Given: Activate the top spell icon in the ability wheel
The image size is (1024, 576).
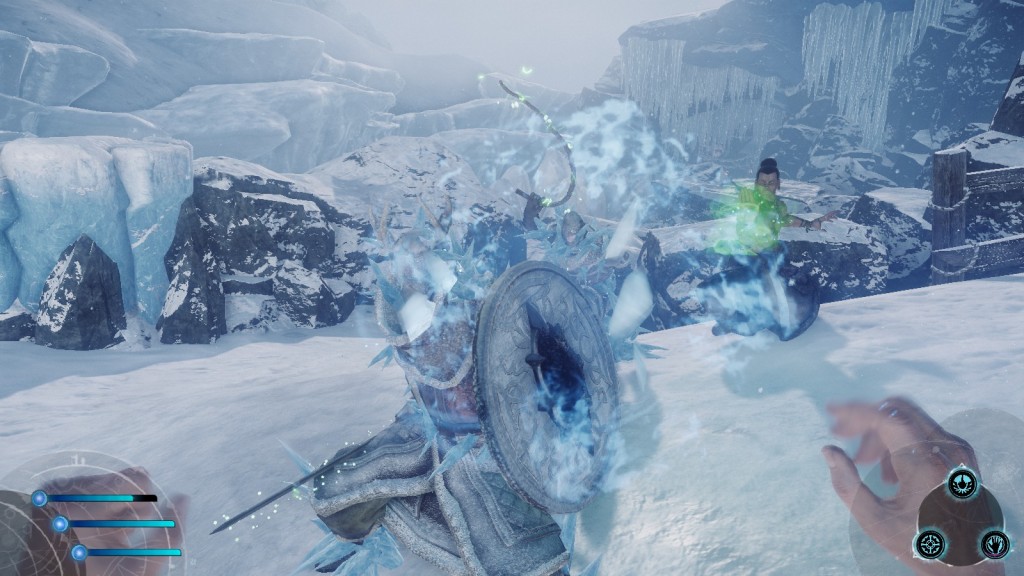Looking at the screenshot, I should coord(962,482).
